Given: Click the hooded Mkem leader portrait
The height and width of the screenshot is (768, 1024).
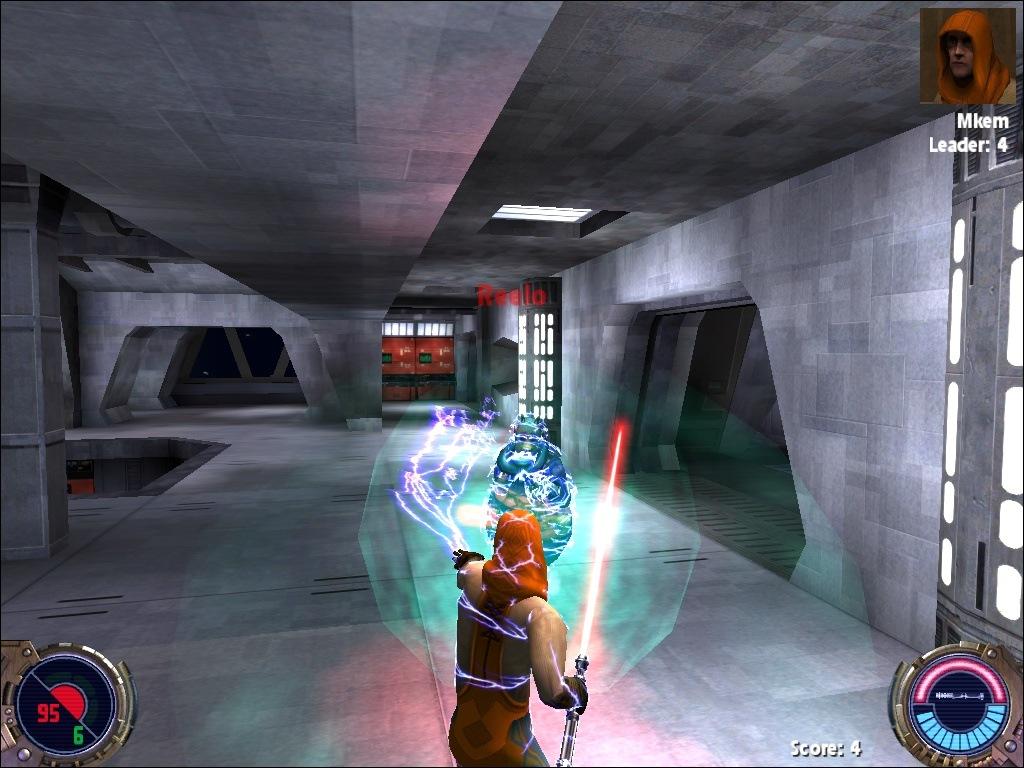Looking at the screenshot, I should pos(967,56).
